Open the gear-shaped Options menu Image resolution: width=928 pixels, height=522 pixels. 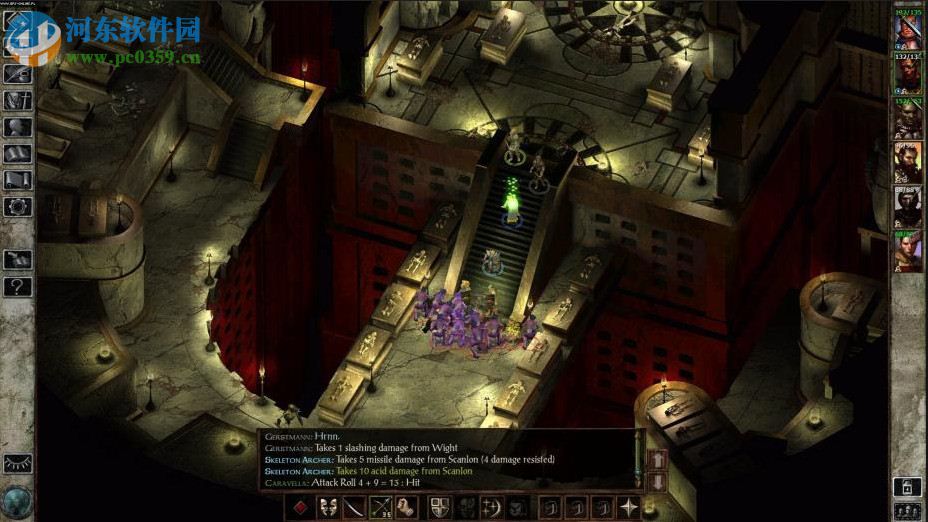click(x=18, y=206)
